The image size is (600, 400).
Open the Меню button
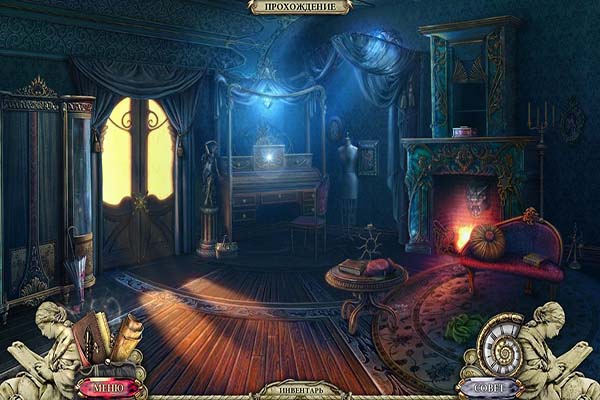107,386
